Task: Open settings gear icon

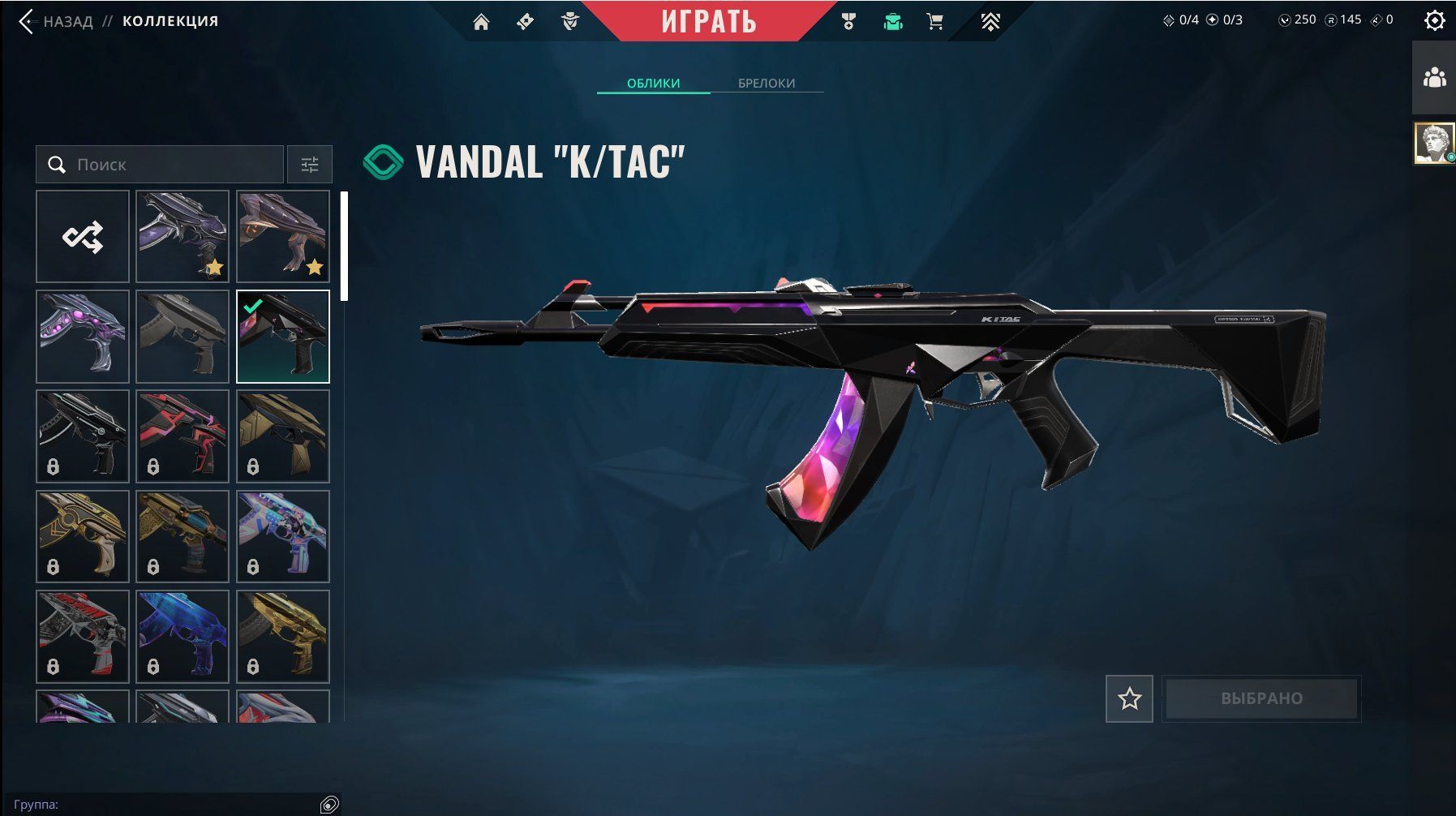Action: [1434, 20]
